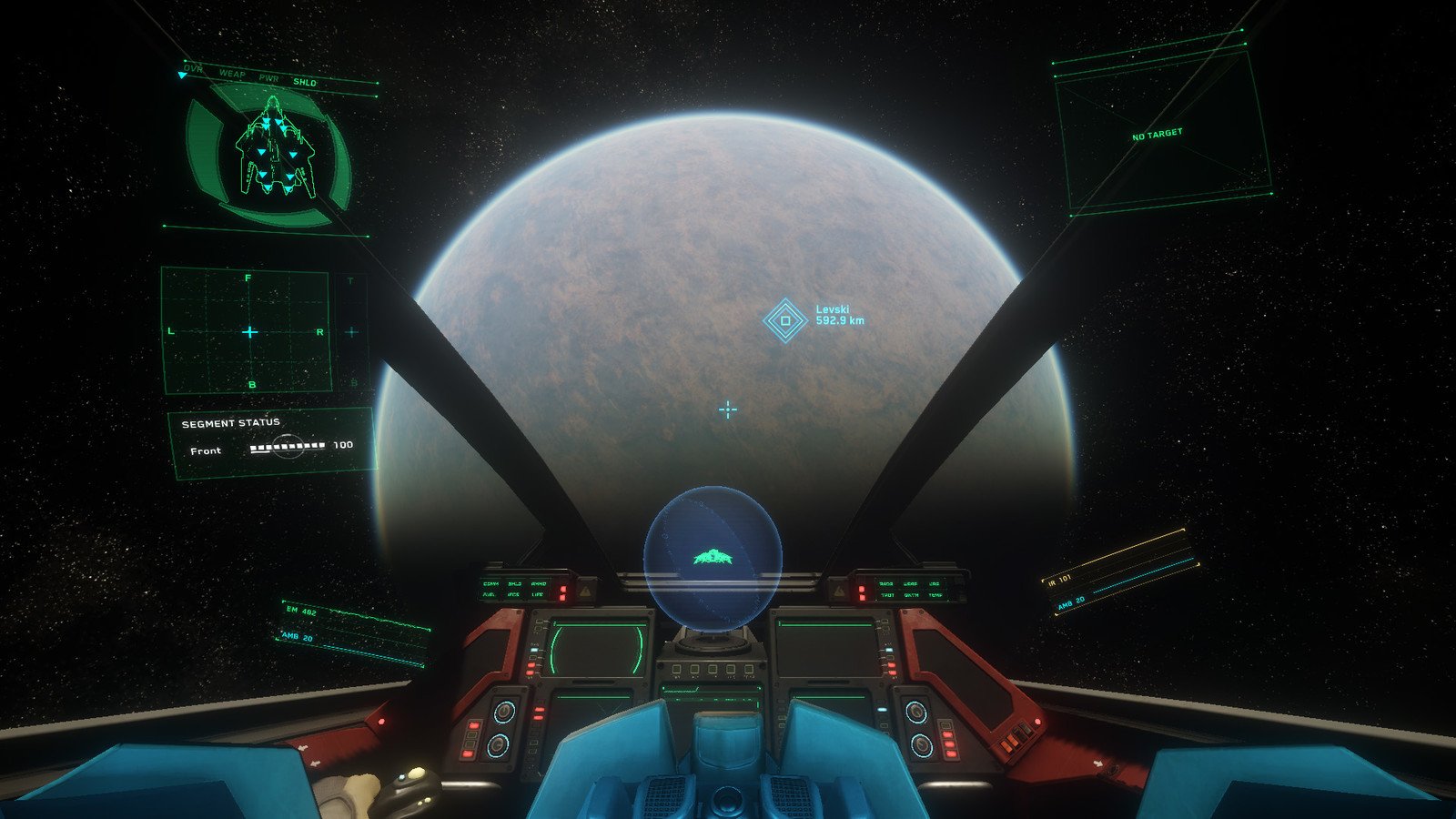Select the WEAP function on the right panel
Viewport: 1456px width, 819px height.
click(x=911, y=584)
